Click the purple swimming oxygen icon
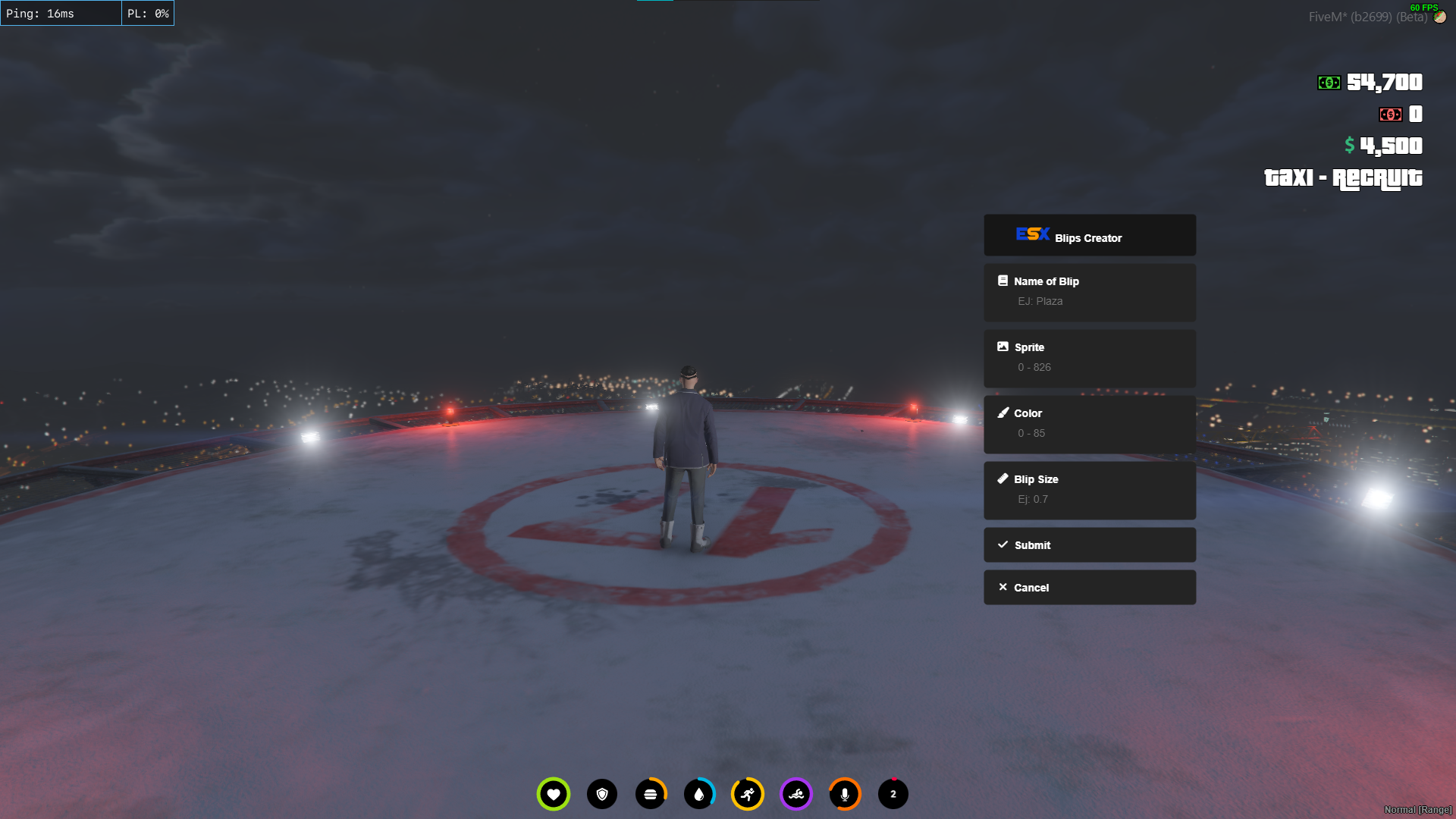This screenshot has height=819, width=1456. pyautogui.click(x=796, y=794)
